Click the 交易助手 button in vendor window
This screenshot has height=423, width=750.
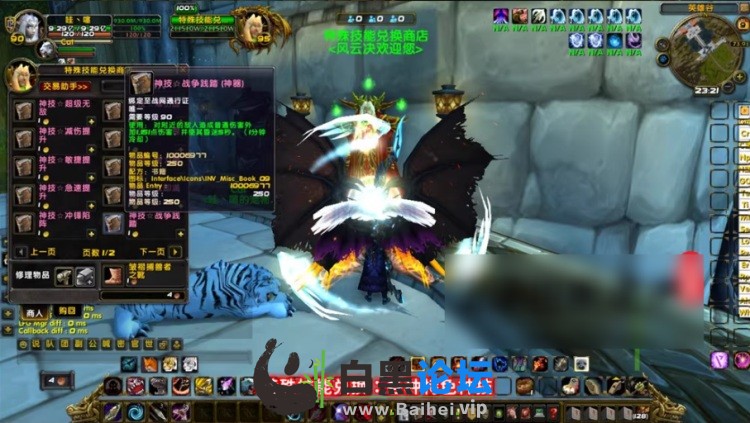[62, 86]
